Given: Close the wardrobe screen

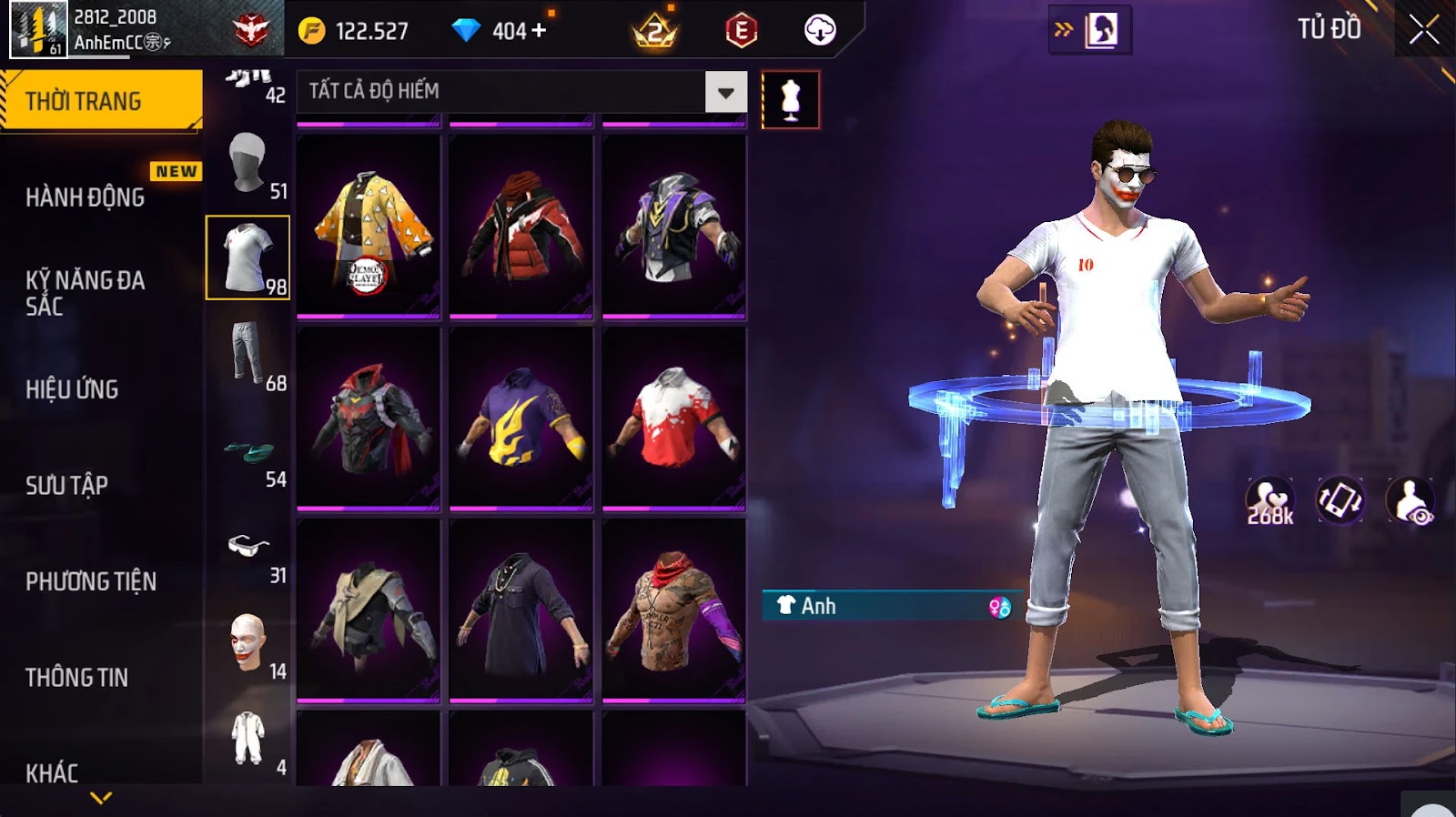Looking at the screenshot, I should (x=1424, y=31).
